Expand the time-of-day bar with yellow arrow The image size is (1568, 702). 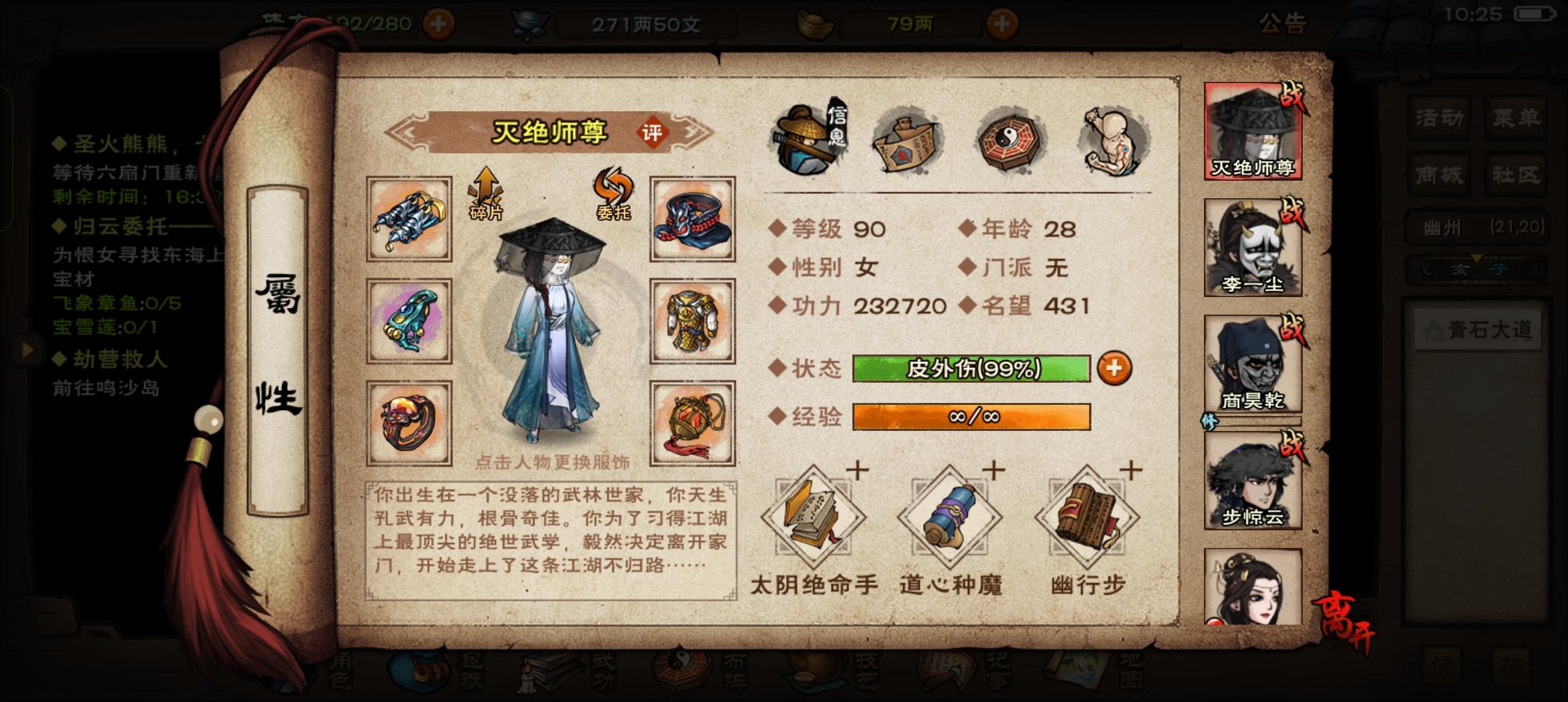(1477, 257)
